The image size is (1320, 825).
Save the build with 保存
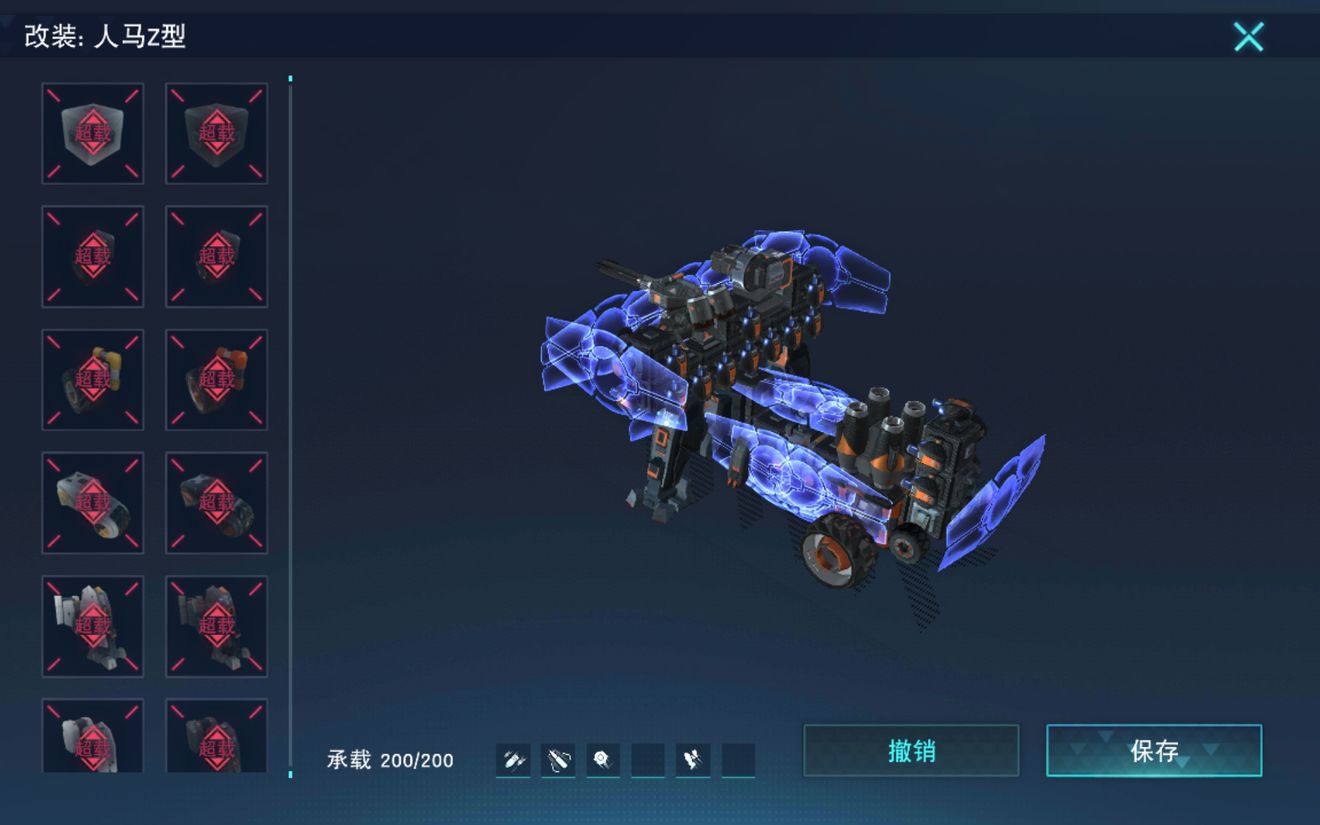pyautogui.click(x=1154, y=750)
